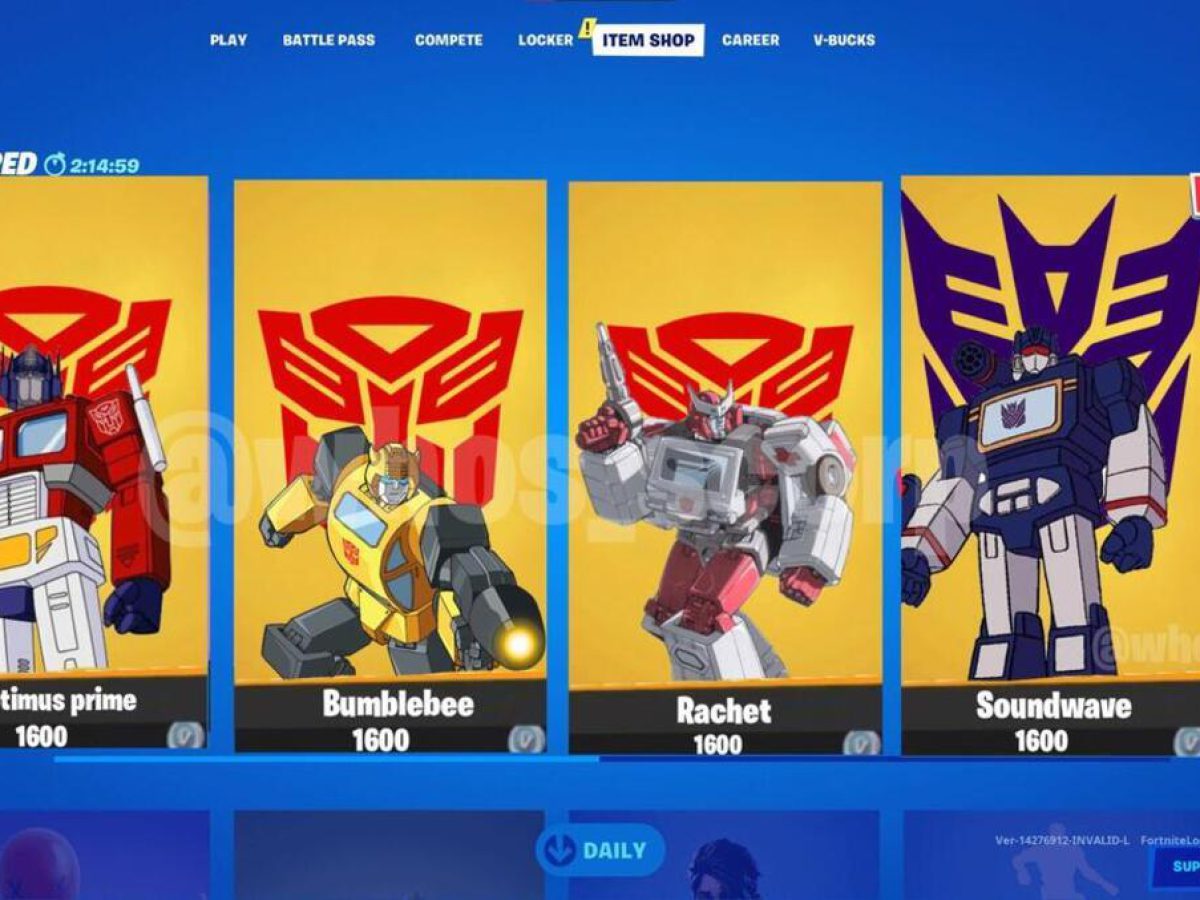This screenshot has width=1200, height=900.
Task: Select the Optimus Prime outfit card
Action: point(100,460)
